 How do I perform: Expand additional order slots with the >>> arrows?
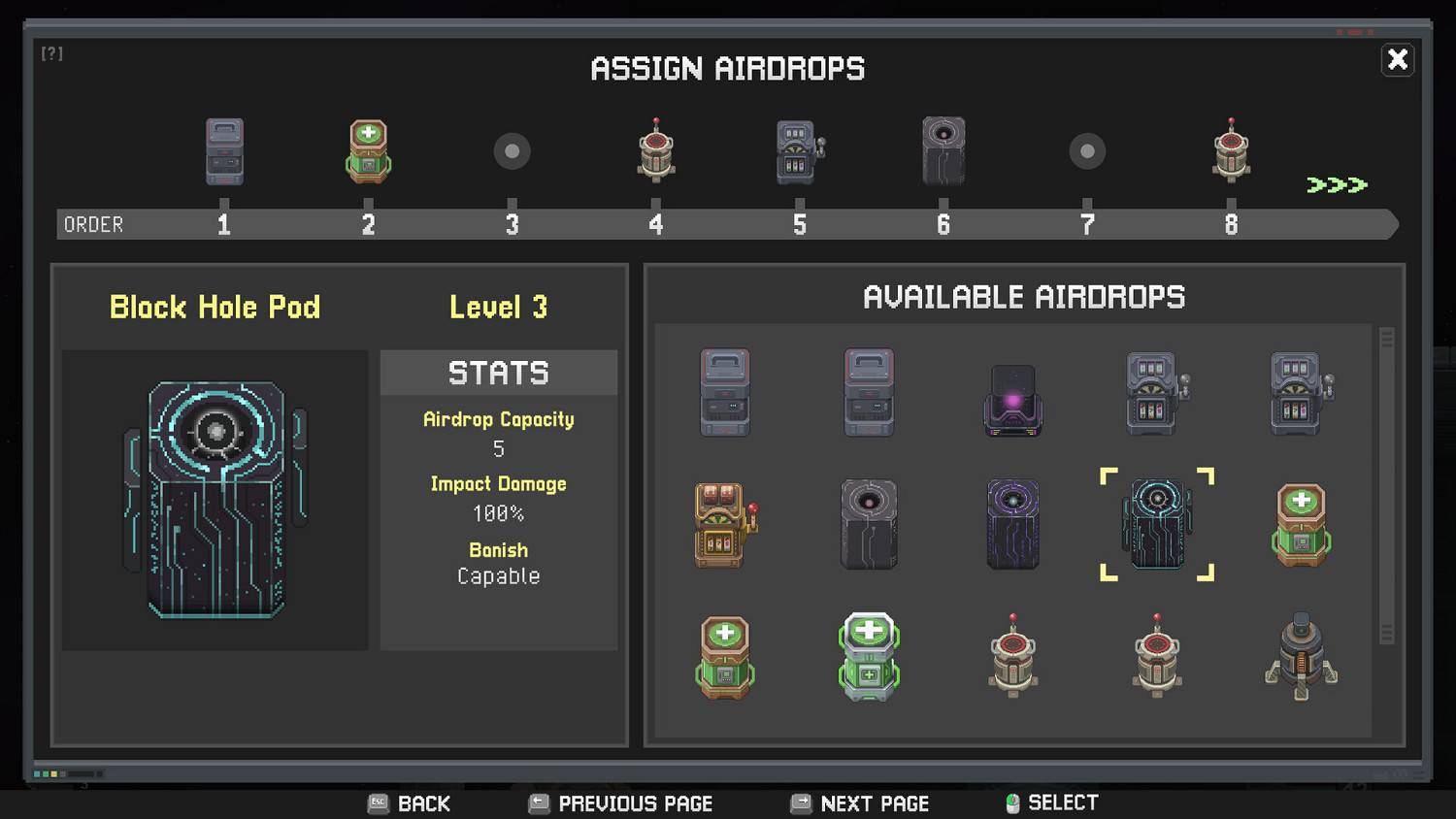pyautogui.click(x=1339, y=182)
